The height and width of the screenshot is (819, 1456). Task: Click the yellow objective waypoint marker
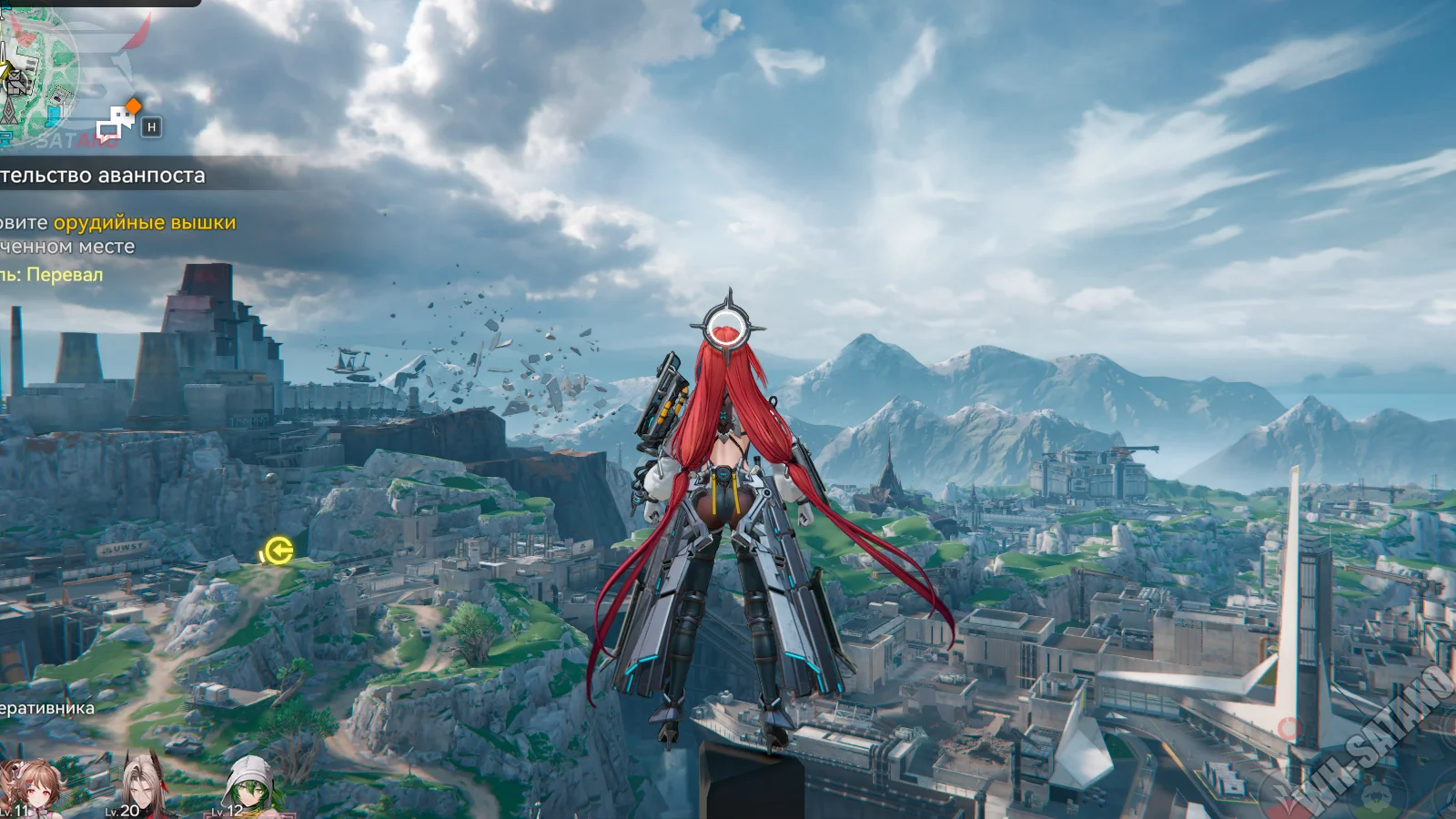(277, 551)
